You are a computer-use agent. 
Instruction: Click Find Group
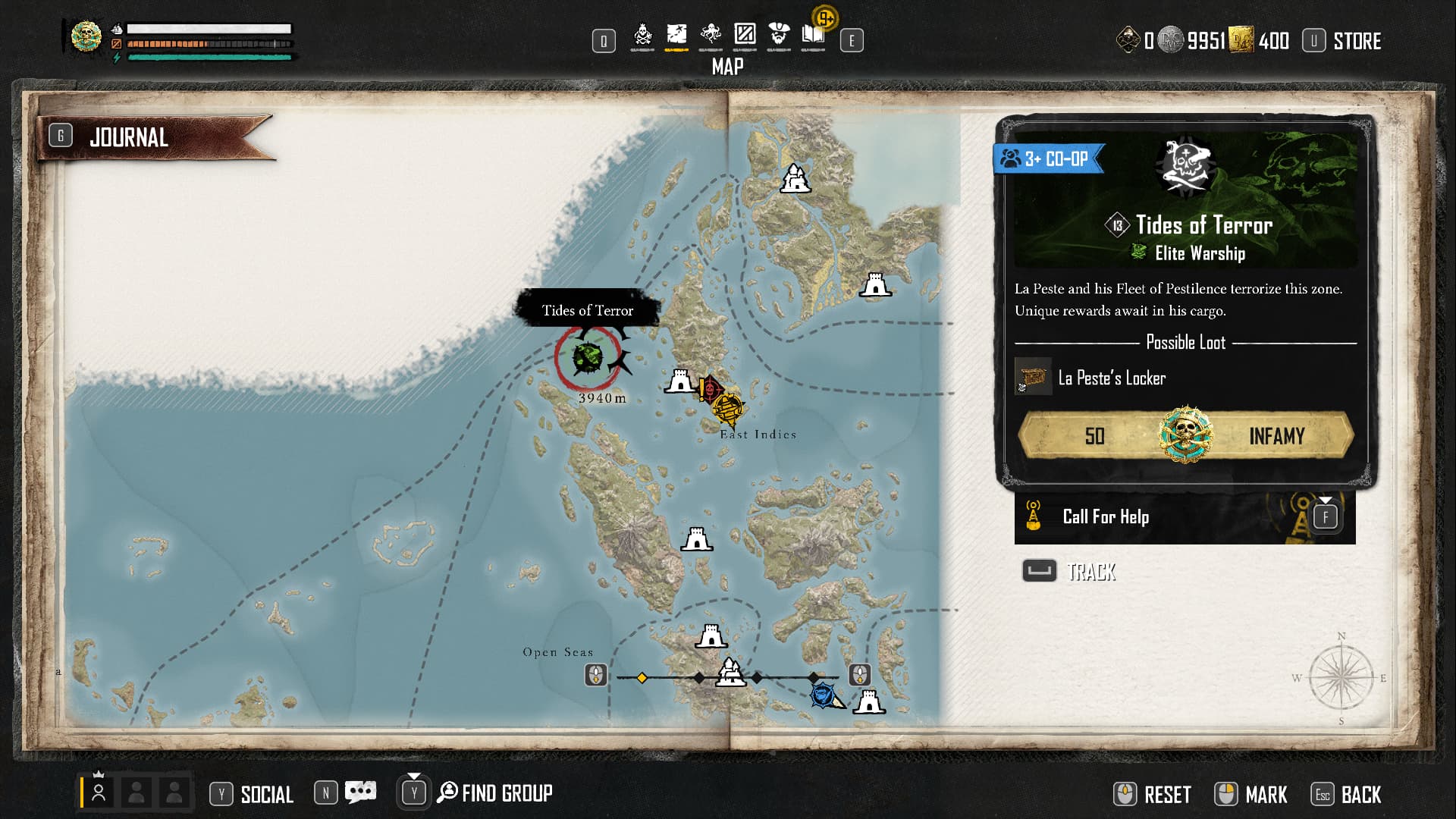506,793
